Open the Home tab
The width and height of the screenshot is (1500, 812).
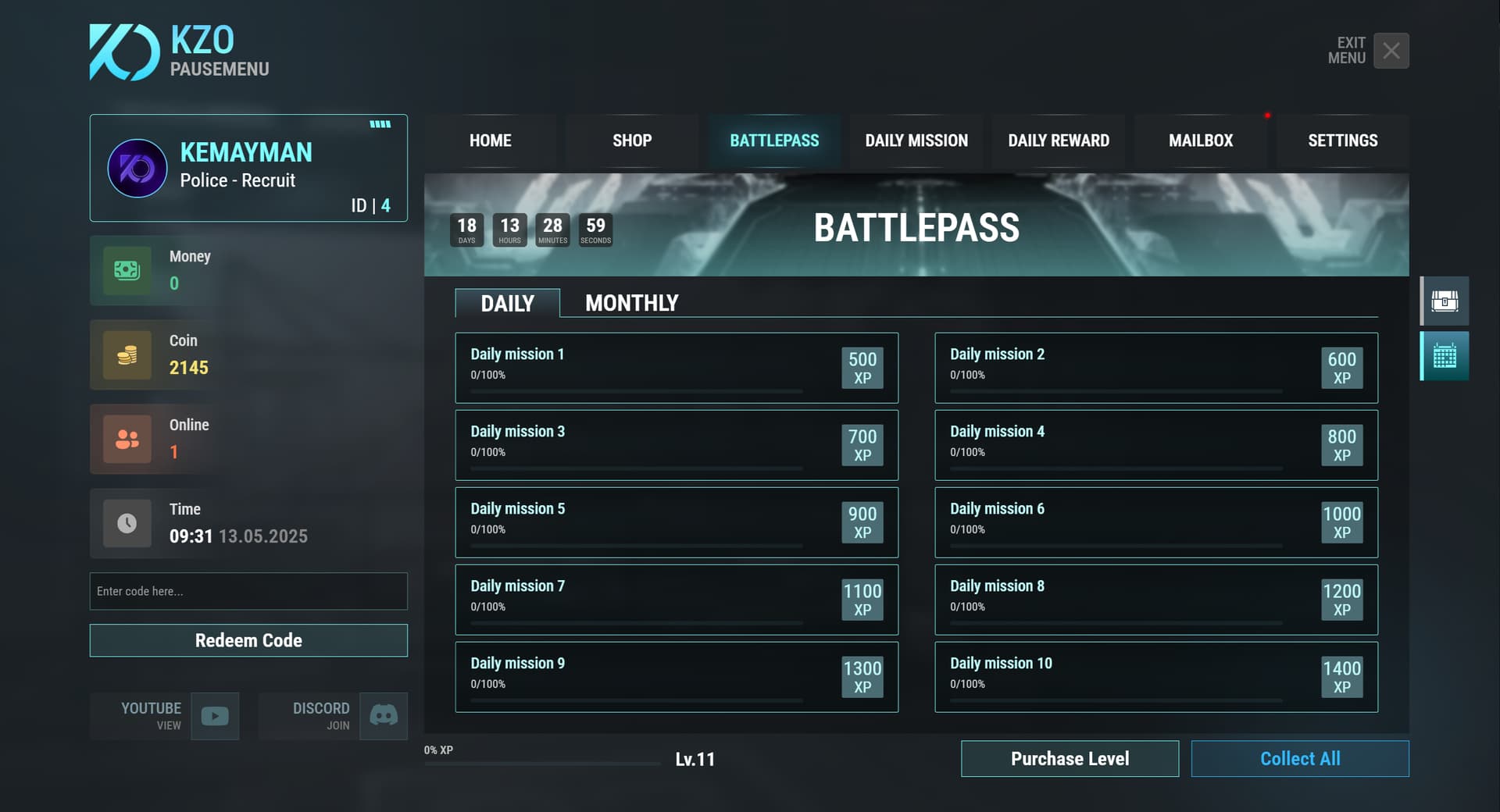491,141
